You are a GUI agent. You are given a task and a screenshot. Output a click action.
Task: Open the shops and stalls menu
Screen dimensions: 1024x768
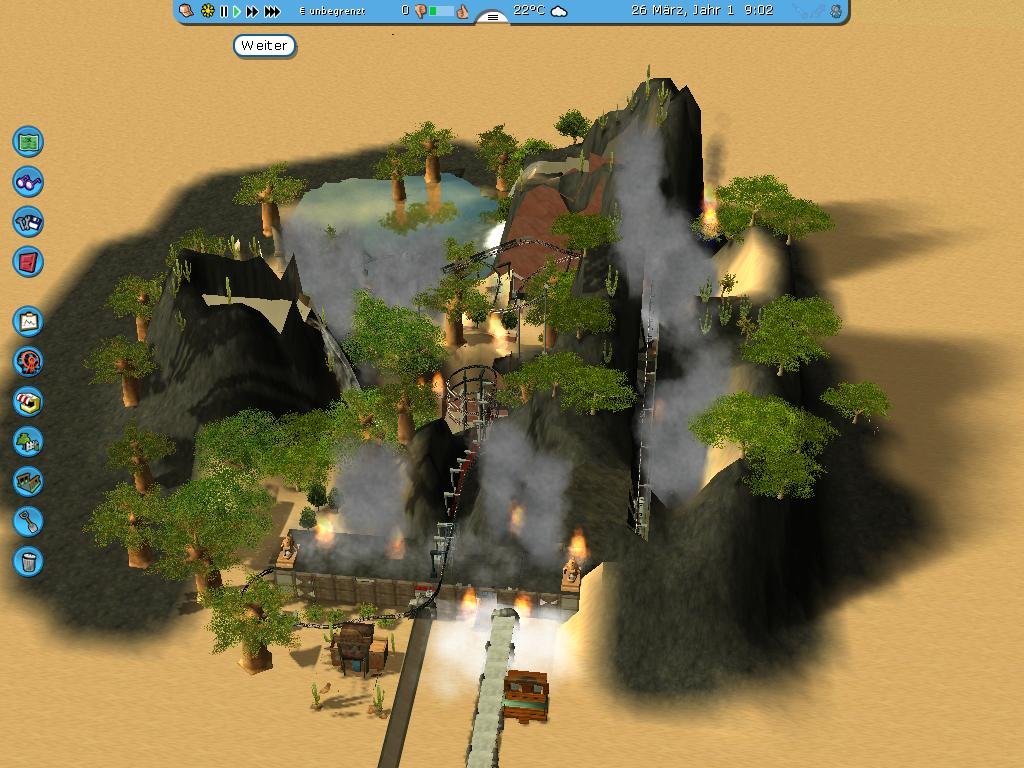(x=28, y=401)
